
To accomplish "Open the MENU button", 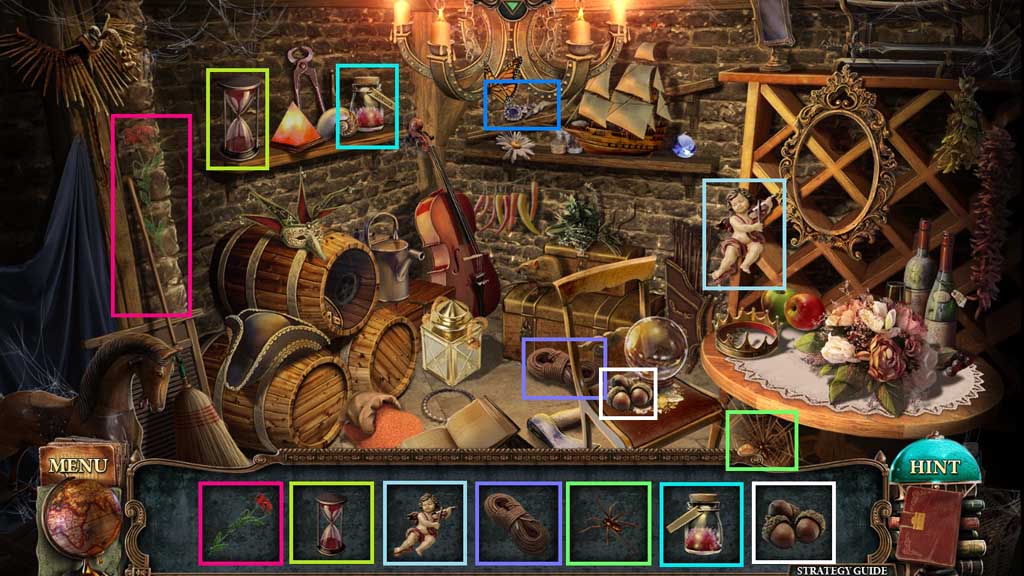I will (77, 466).
